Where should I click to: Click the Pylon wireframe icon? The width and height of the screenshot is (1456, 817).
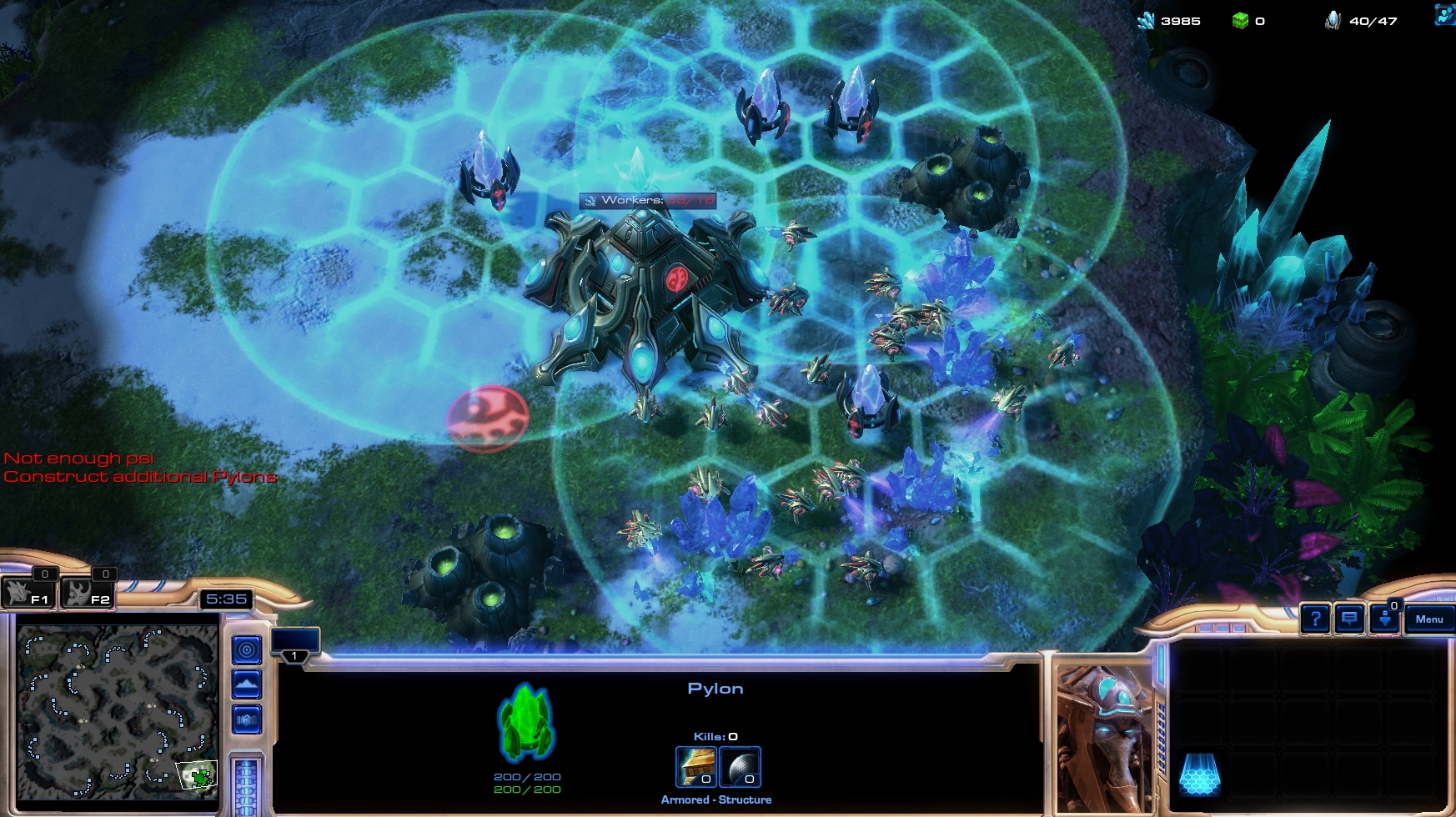(526, 722)
